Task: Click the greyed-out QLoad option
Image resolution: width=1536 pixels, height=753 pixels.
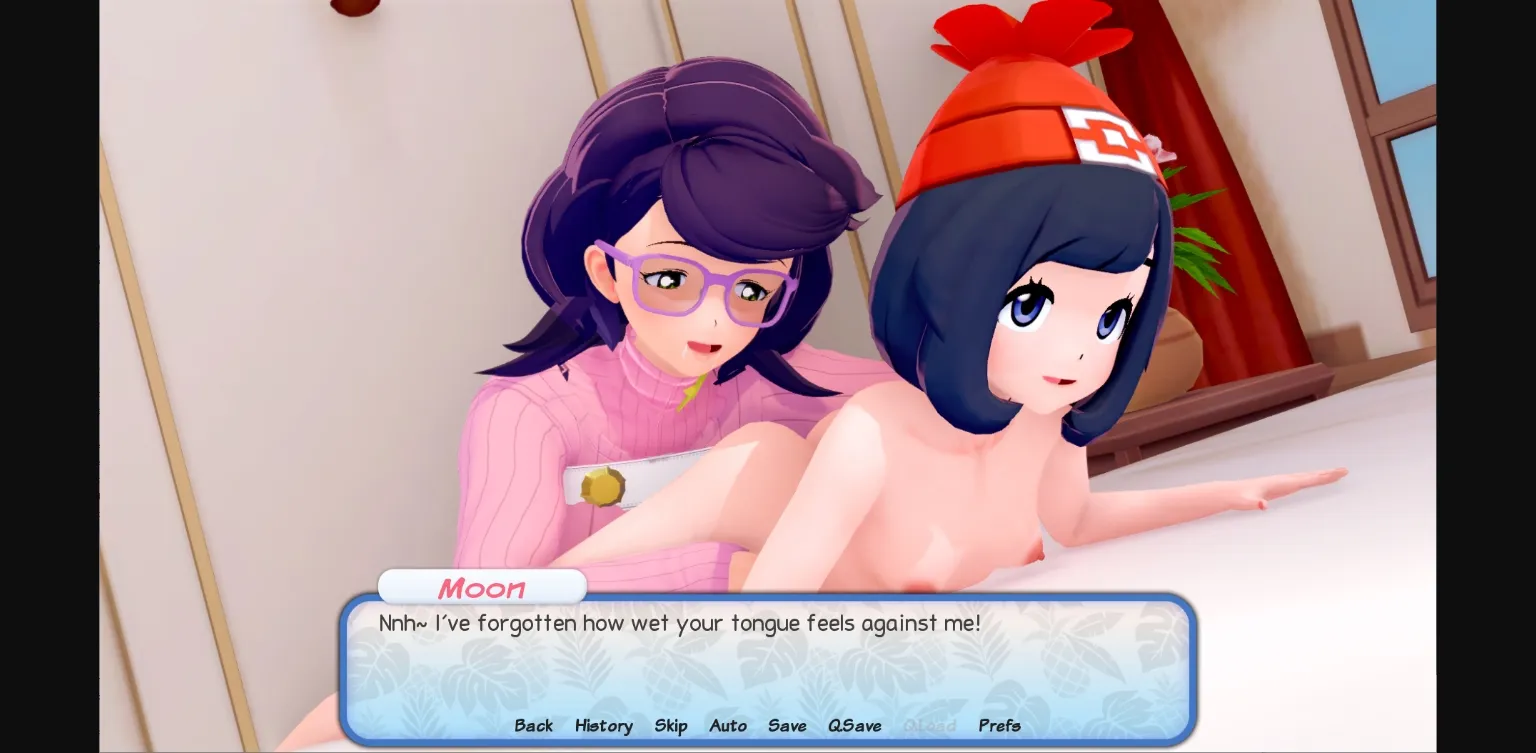Action: tap(930, 726)
